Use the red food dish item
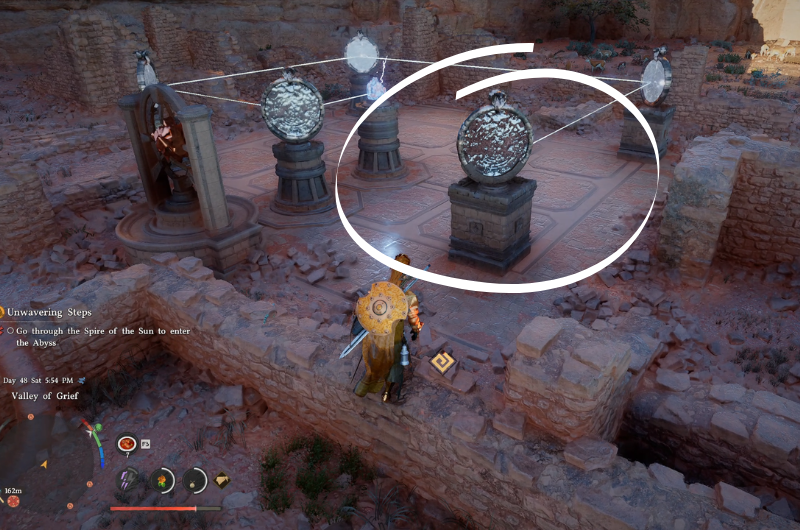The image size is (800, 530). 127,443
